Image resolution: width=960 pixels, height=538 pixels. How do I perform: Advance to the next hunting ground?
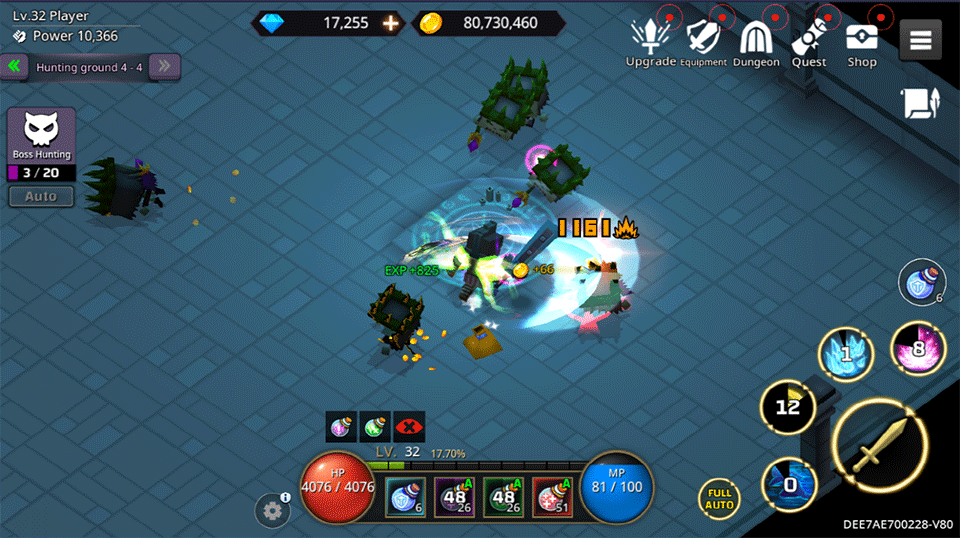point(166,67)
